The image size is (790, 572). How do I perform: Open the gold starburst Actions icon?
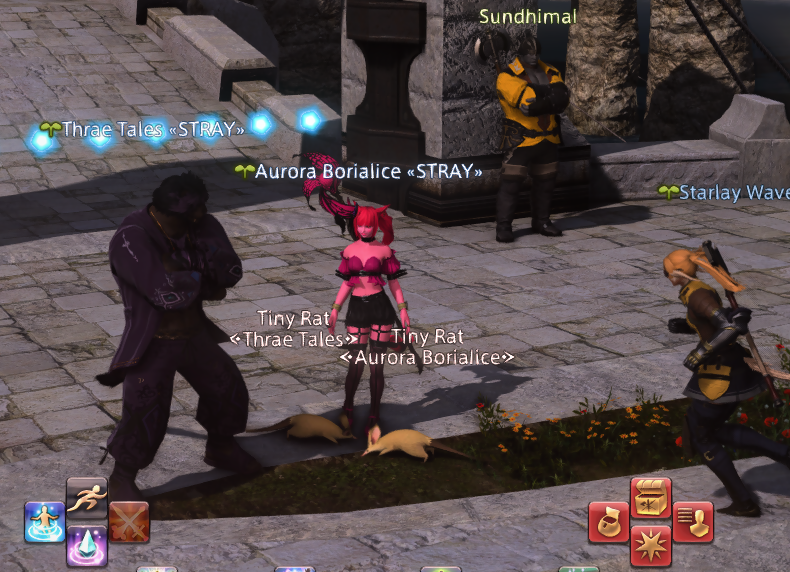[651, 546]
